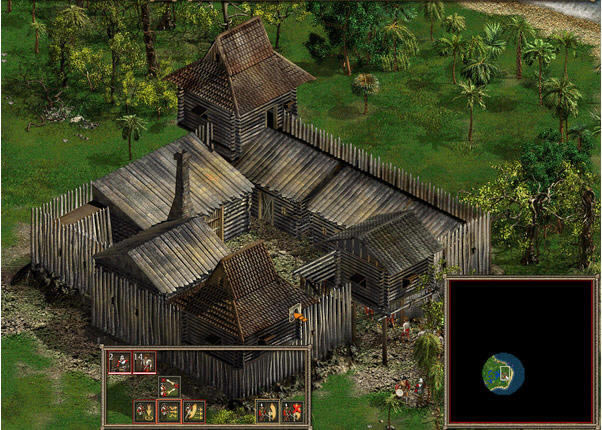Image resolution: width=602 pixels, height=430 pixels.
Task: Activate the soldier with downward arrow command
Action: pyautogui.click(x=145, y=411)
